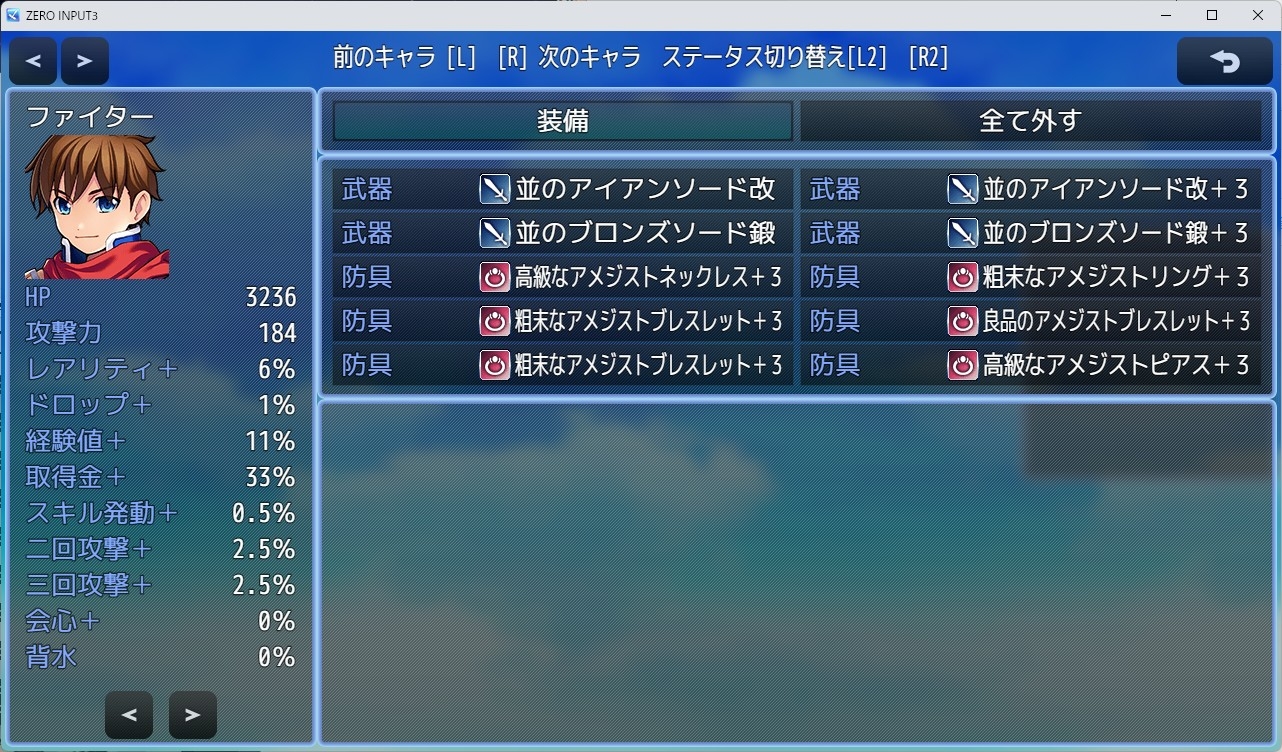1282x752 pixels.
Task: Select the 良品のアメジストブレスレット+3 armor icon
Action: pos(962,320)
